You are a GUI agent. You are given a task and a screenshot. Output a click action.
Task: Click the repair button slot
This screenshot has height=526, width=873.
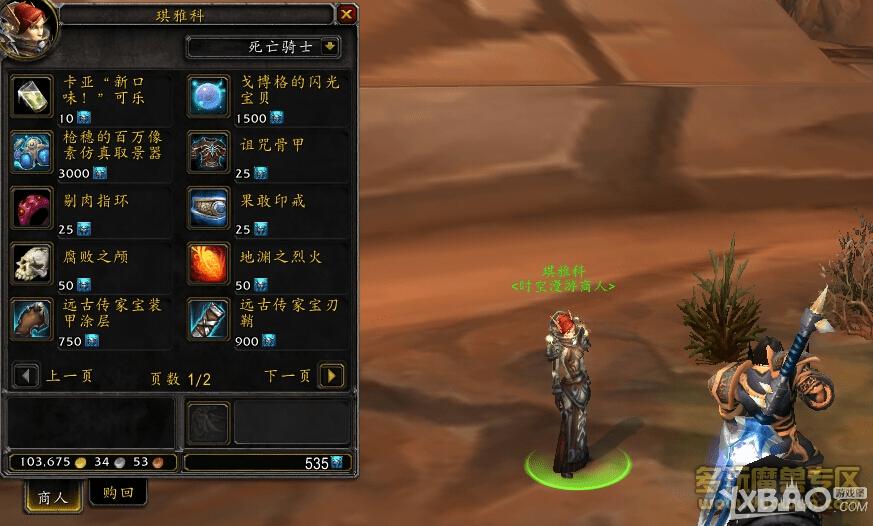pos(208,422)
